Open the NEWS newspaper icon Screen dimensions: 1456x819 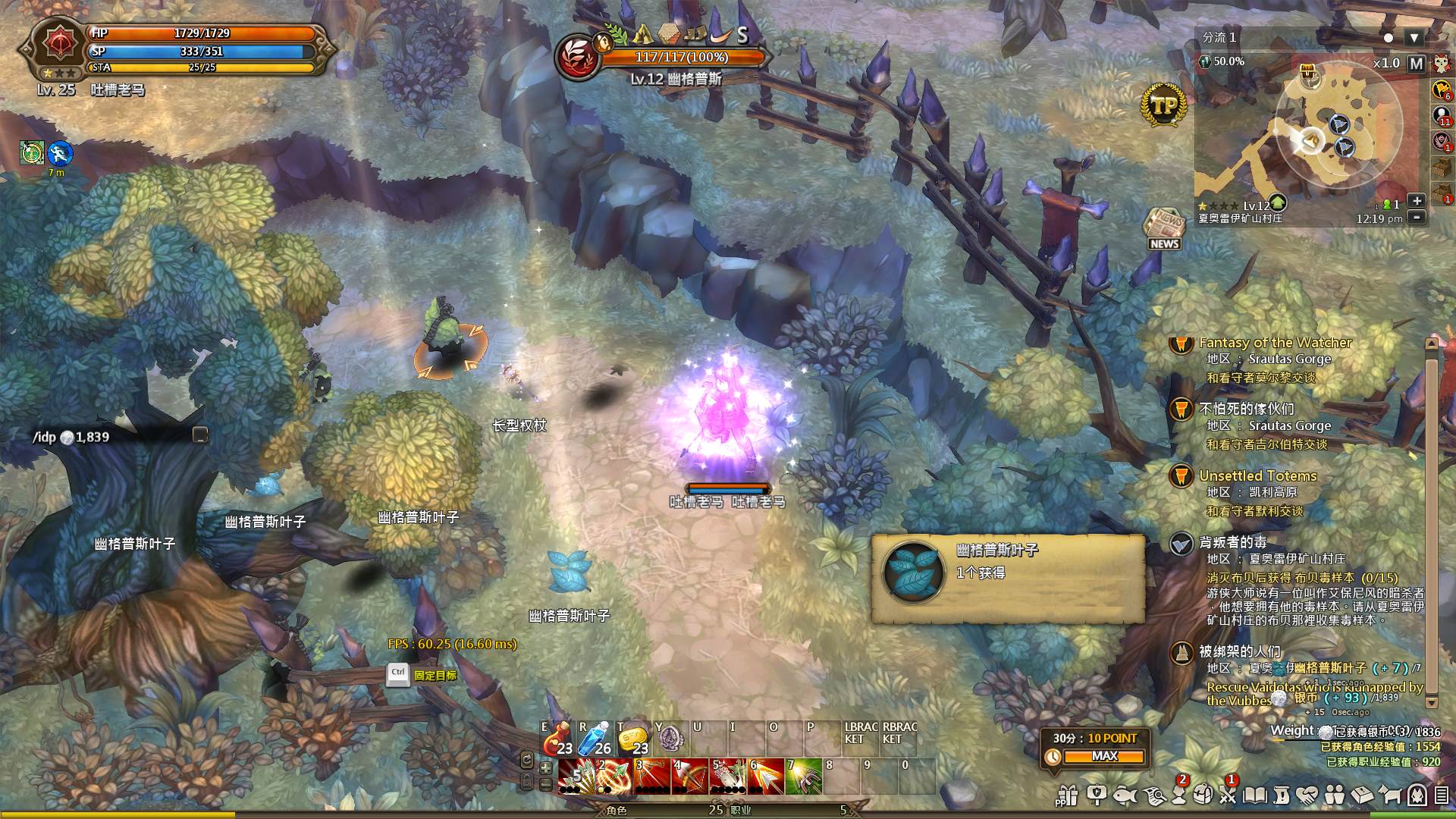(1163, 227)
